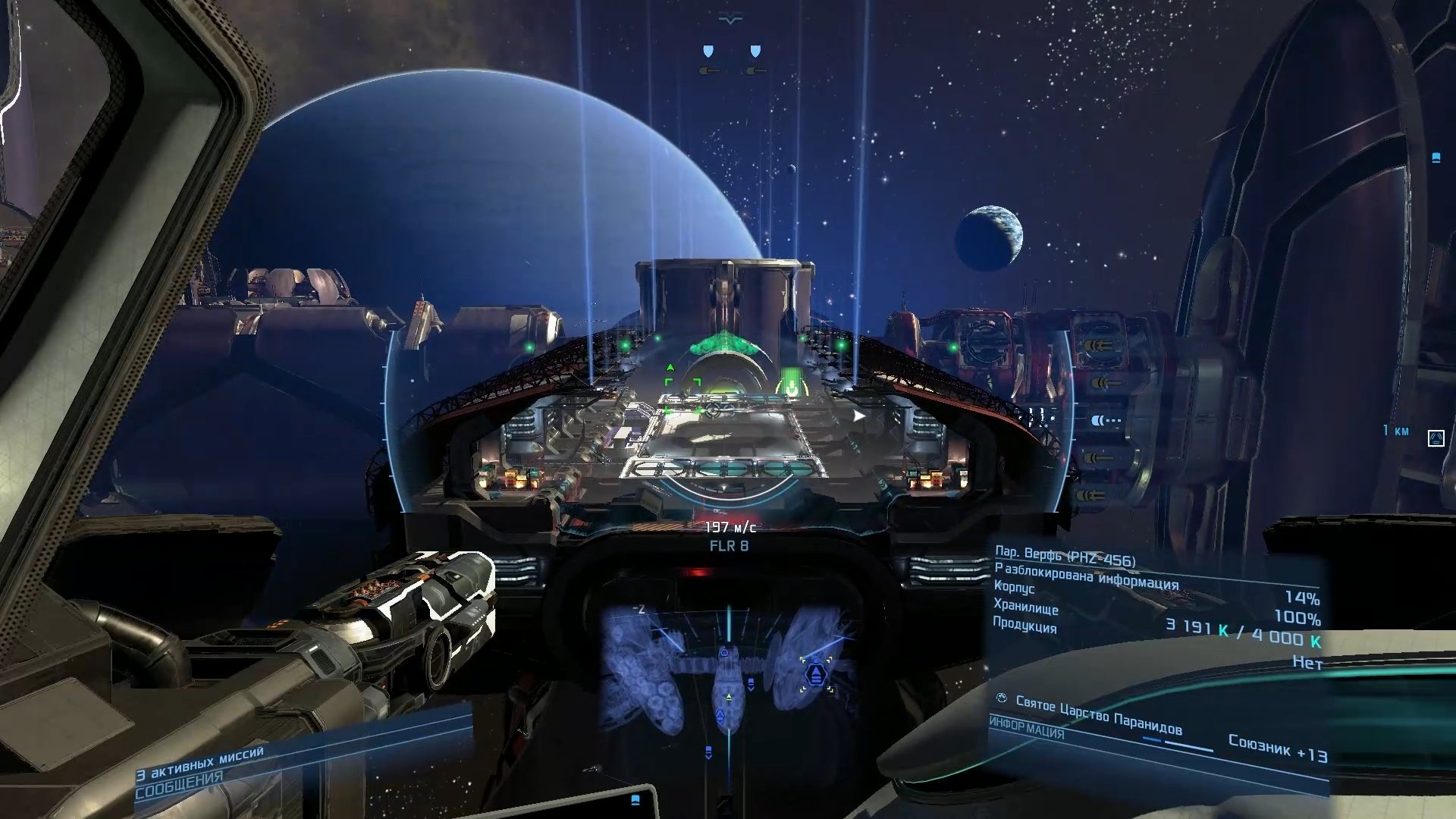Select the off-screen target marker beside 1 км
The image size is (1456, 819).
pos(1436,438)
